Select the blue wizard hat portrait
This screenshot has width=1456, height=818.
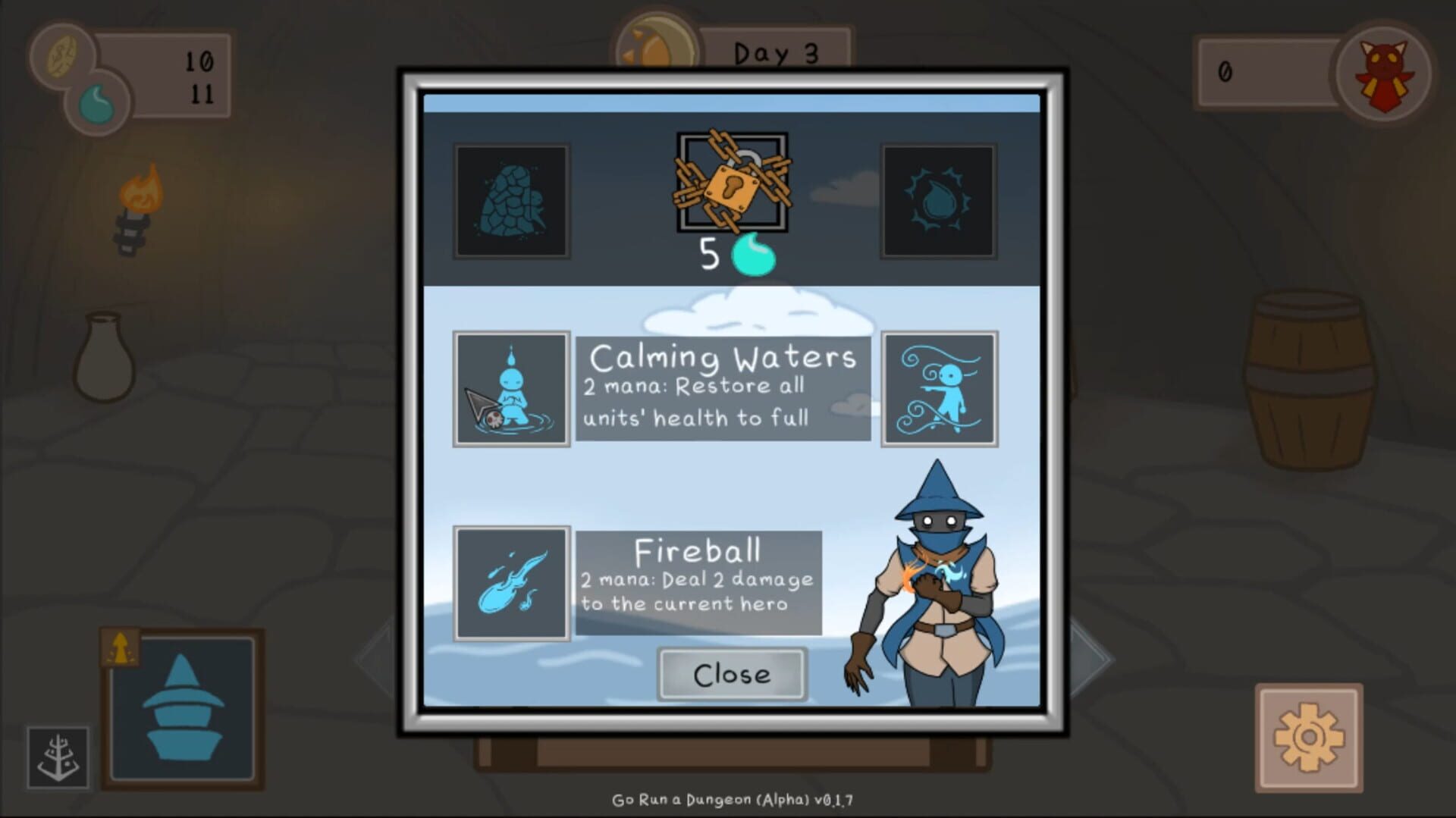click(184, 707)
